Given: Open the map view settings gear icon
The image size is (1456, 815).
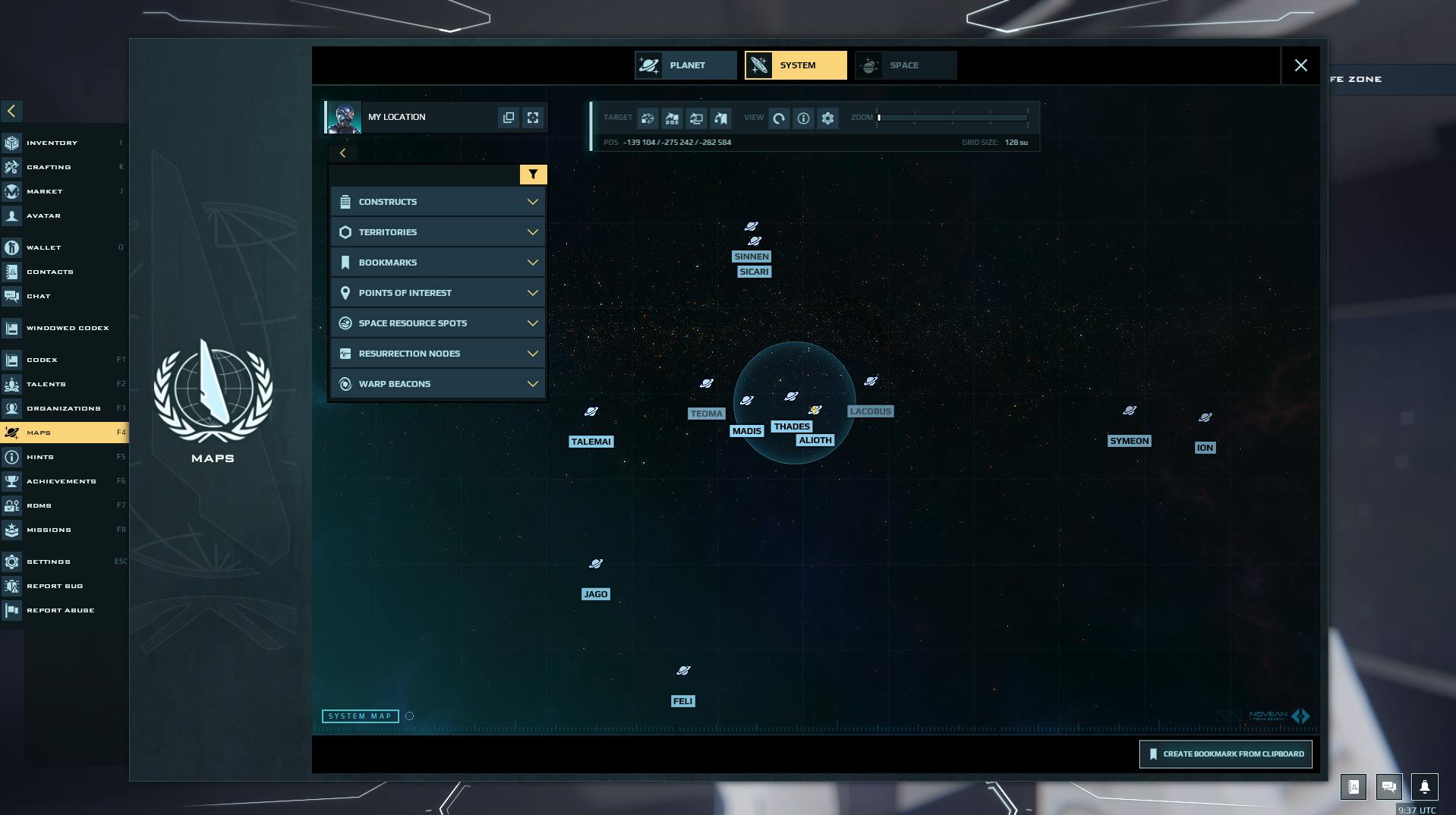Looking at the screenshot, I should click(827, 118).
